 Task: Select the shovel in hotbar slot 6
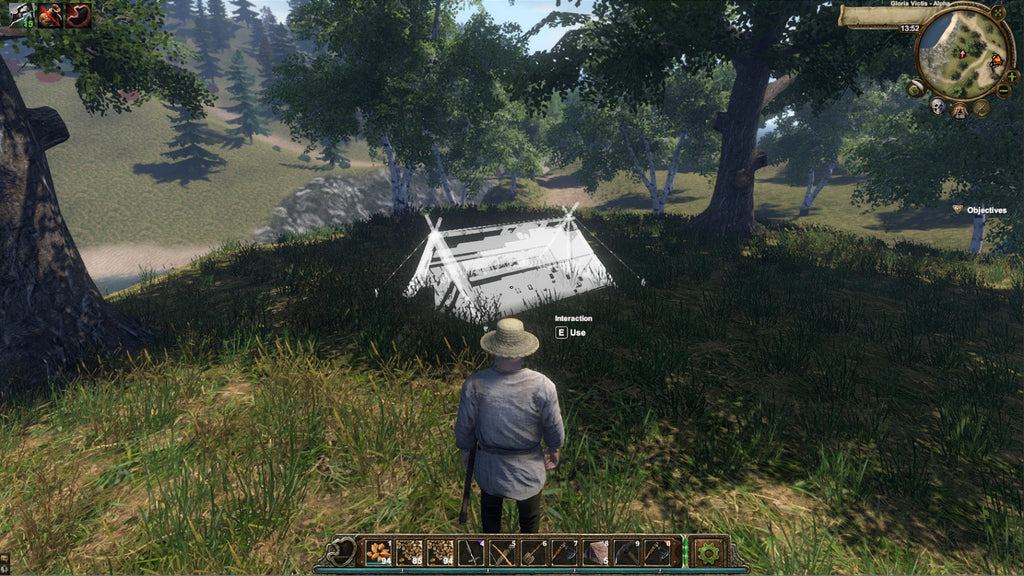[534, 551]
